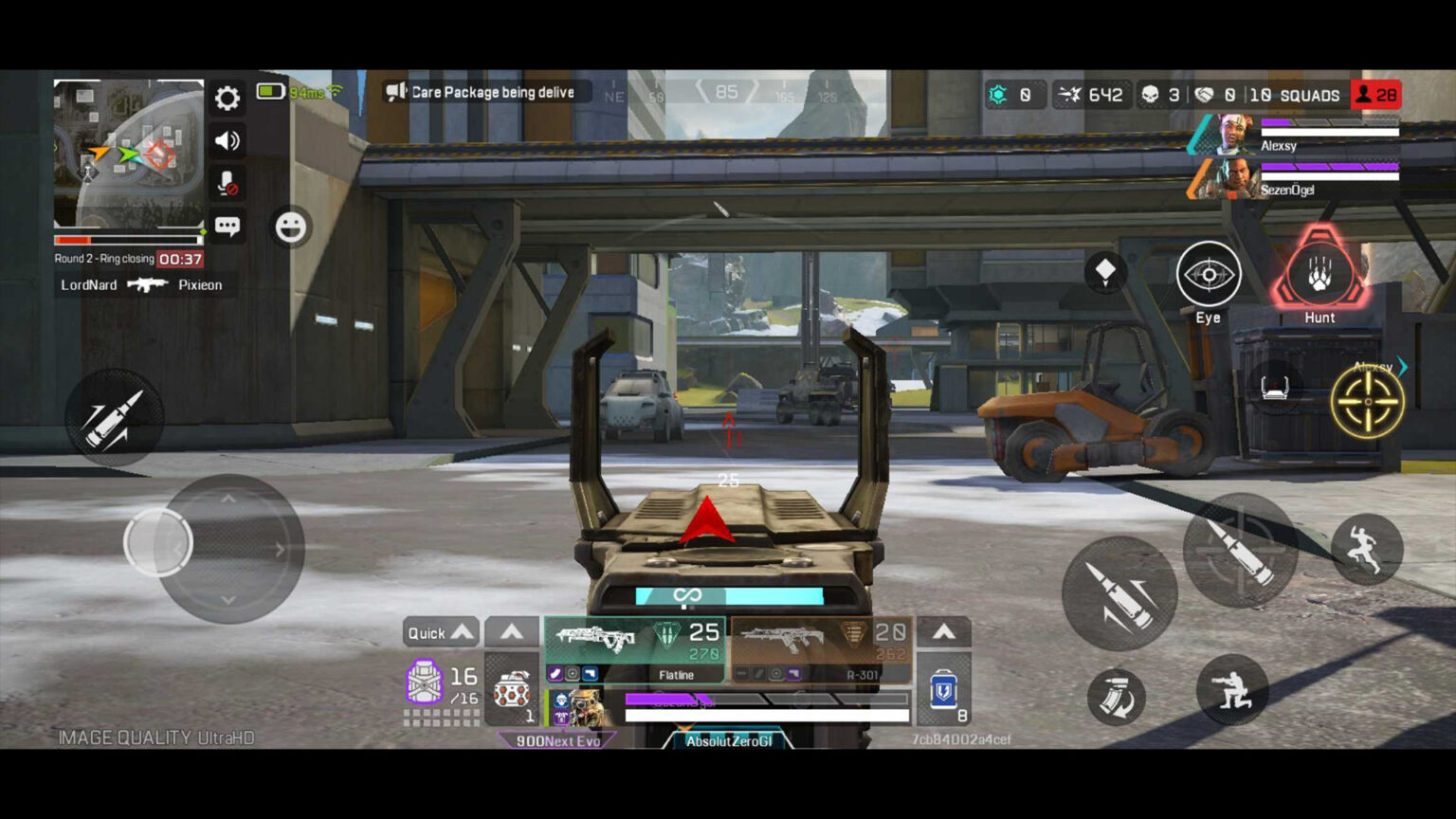Expand the chevron beside the R-301 panel

point(944,631)
